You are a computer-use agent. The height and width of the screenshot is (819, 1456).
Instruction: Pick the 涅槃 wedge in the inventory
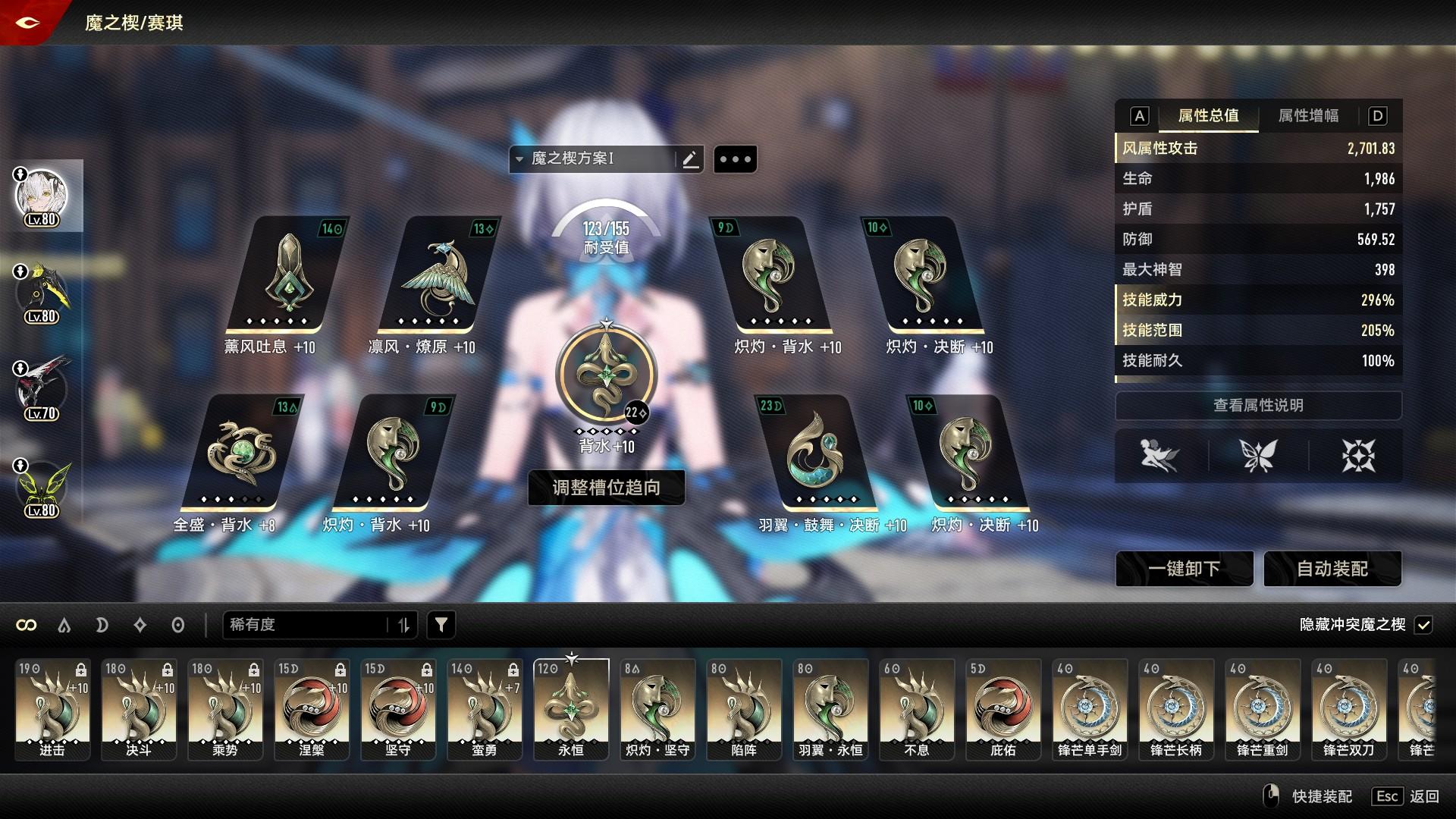(312, 708)
